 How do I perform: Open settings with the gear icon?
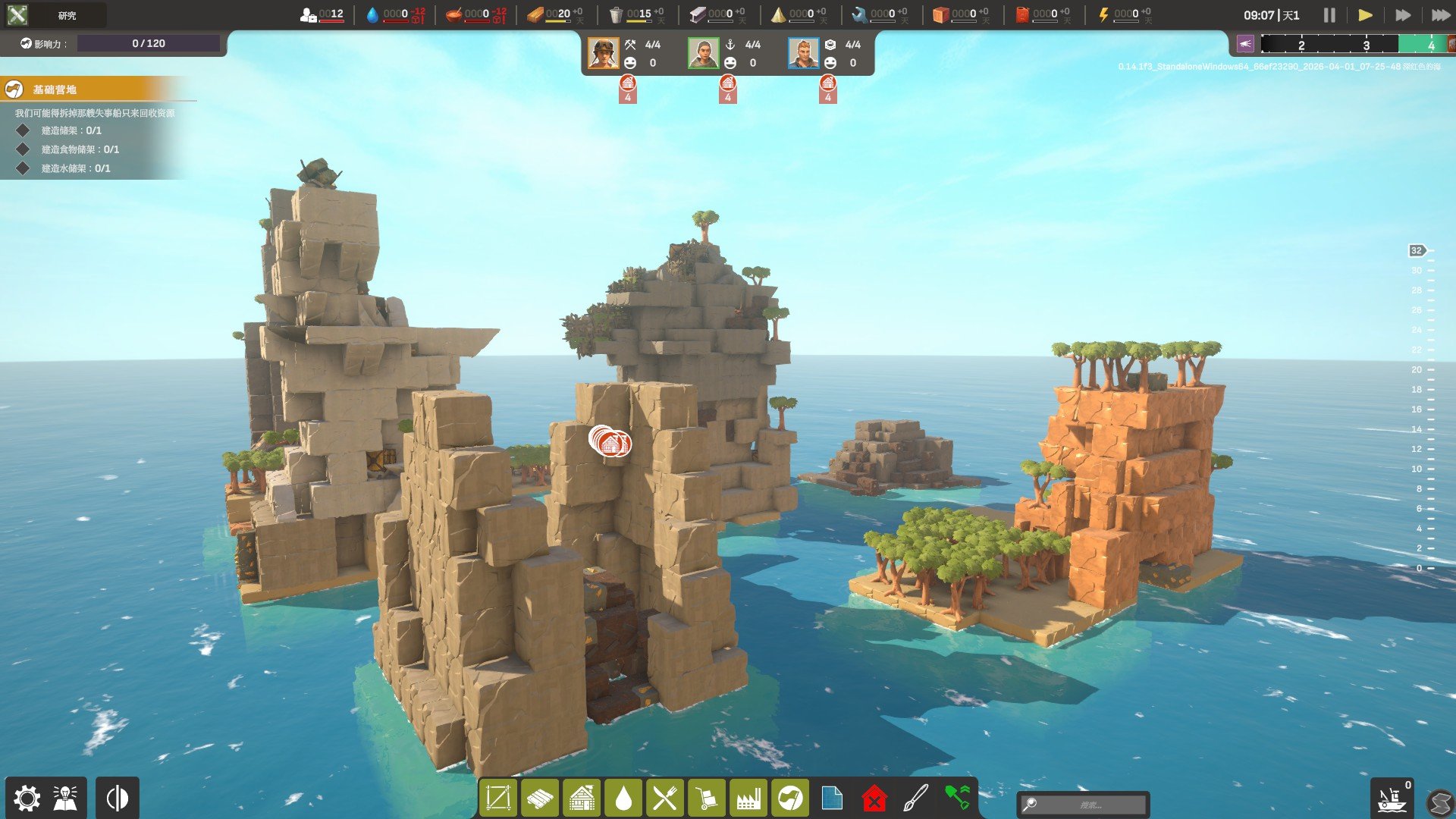point(27,799)
